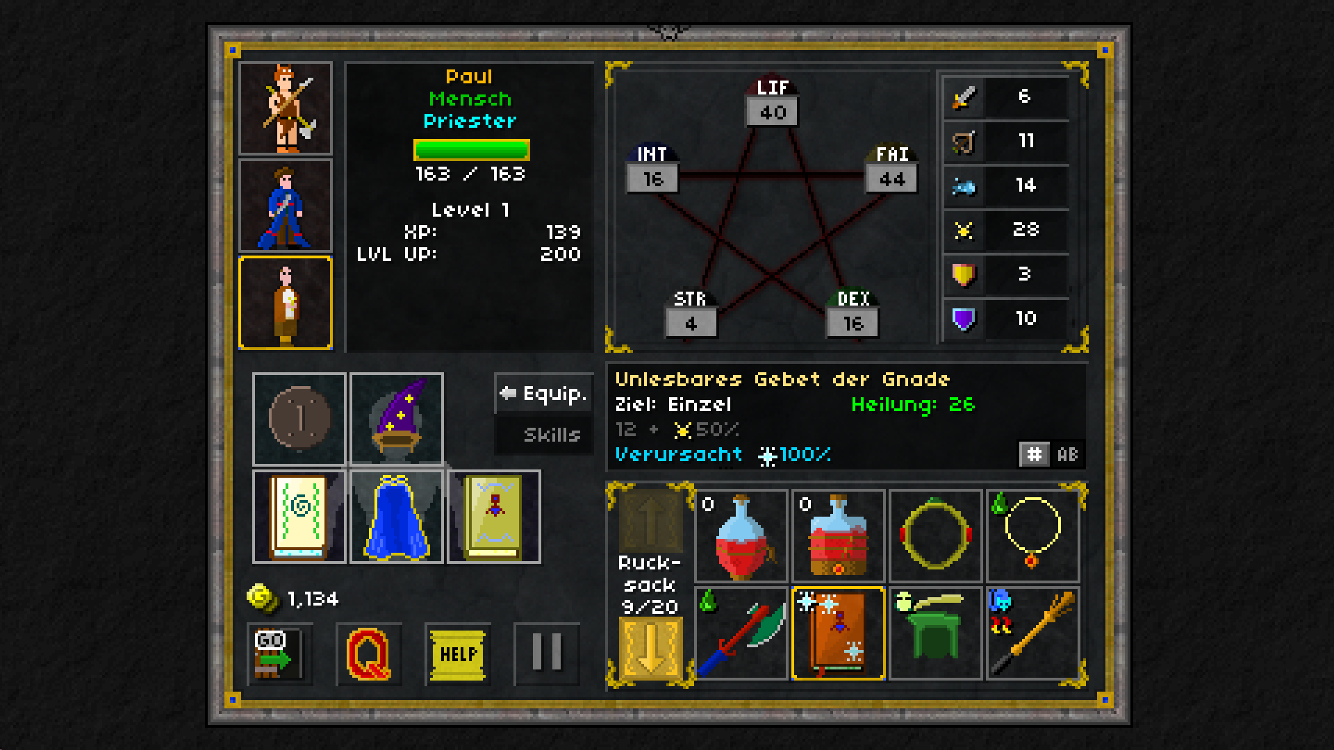Select the yellow armor shield icon
The height and width of the screenshot is (750, 1334).
961,275
